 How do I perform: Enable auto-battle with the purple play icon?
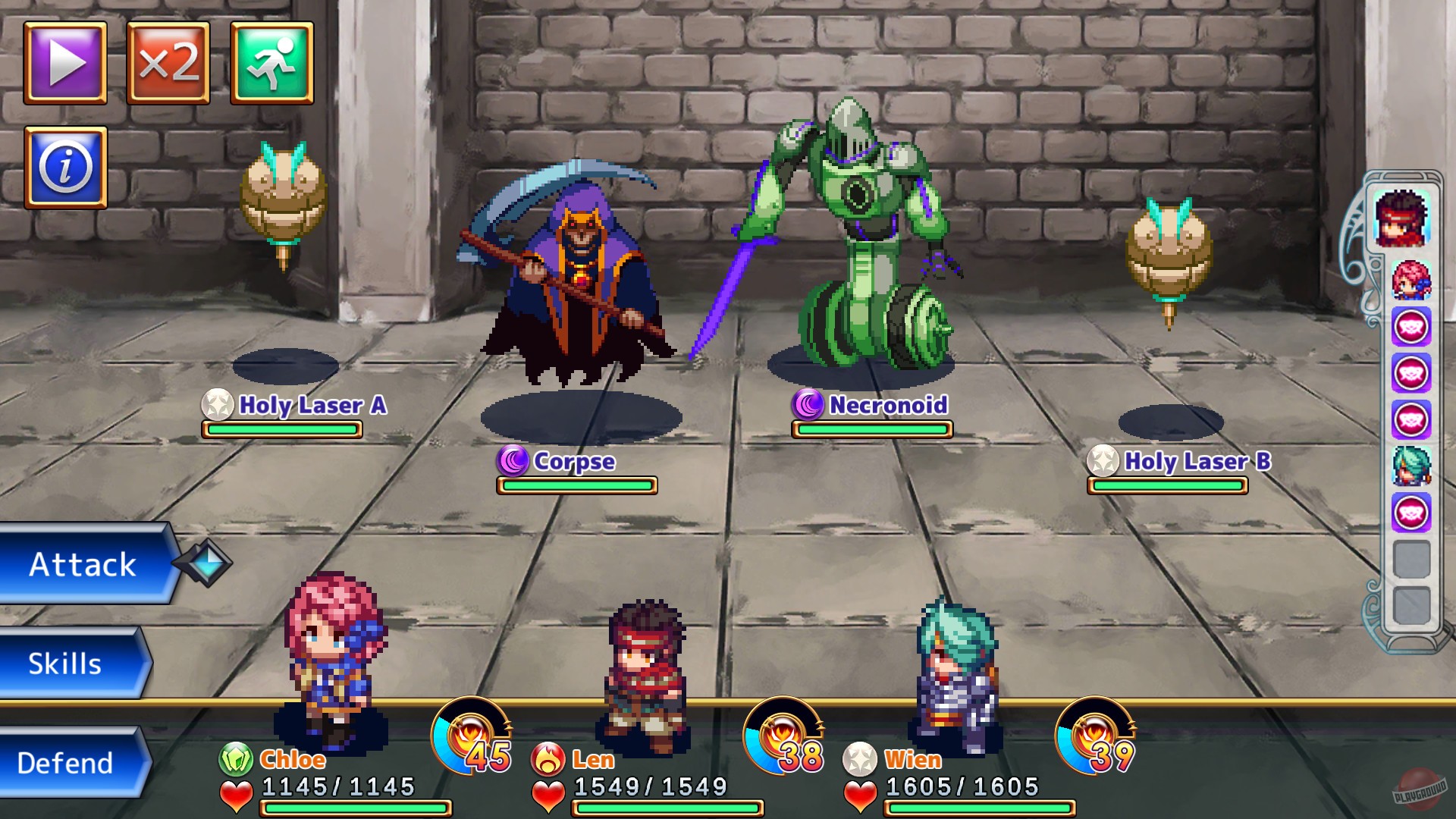[x=64, y=64]
